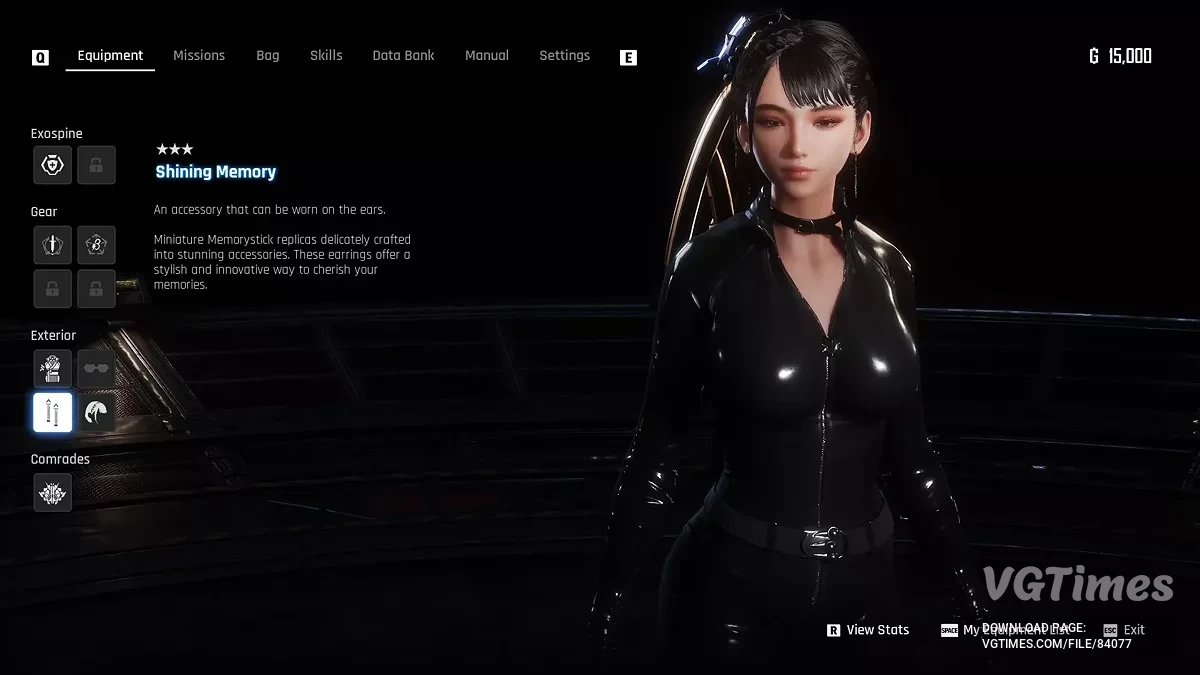1200x675 pixels.
Task: Click the View Stats option
Action: 868,630
